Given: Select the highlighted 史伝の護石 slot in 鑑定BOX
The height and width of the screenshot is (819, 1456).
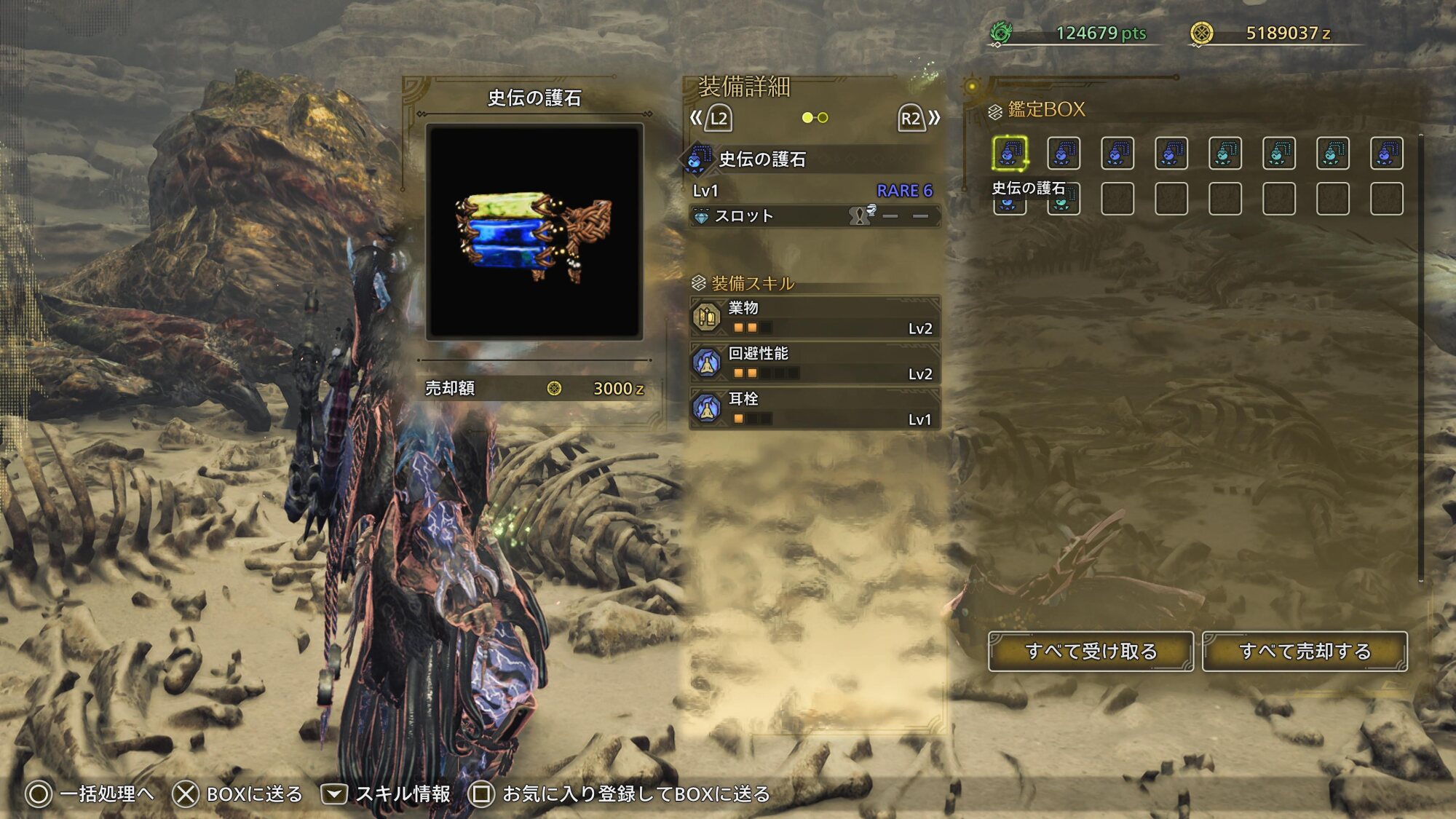Looking at the screenshot, I should [1010, 154].
